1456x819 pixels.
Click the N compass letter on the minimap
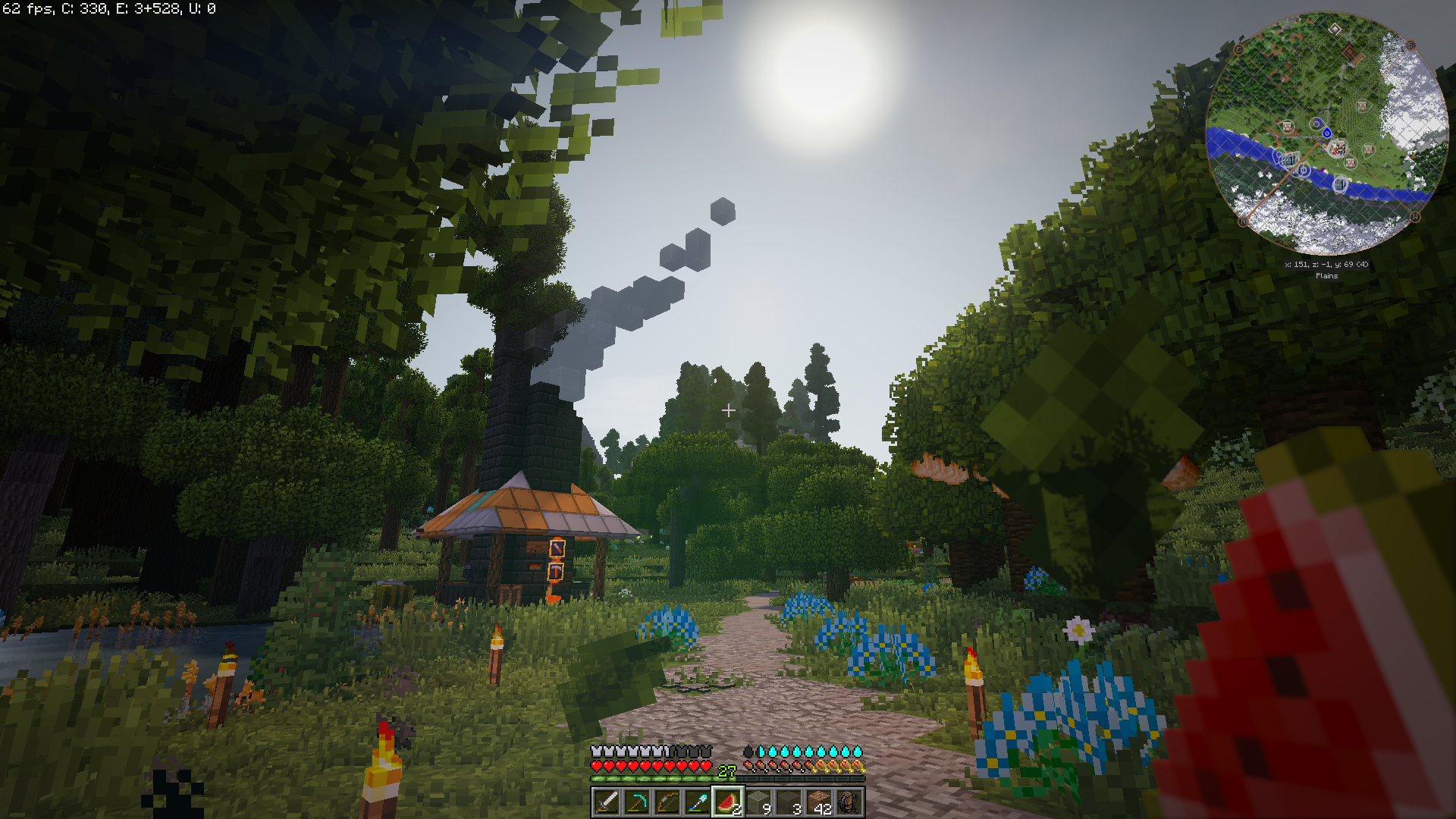pos(1242,221)
